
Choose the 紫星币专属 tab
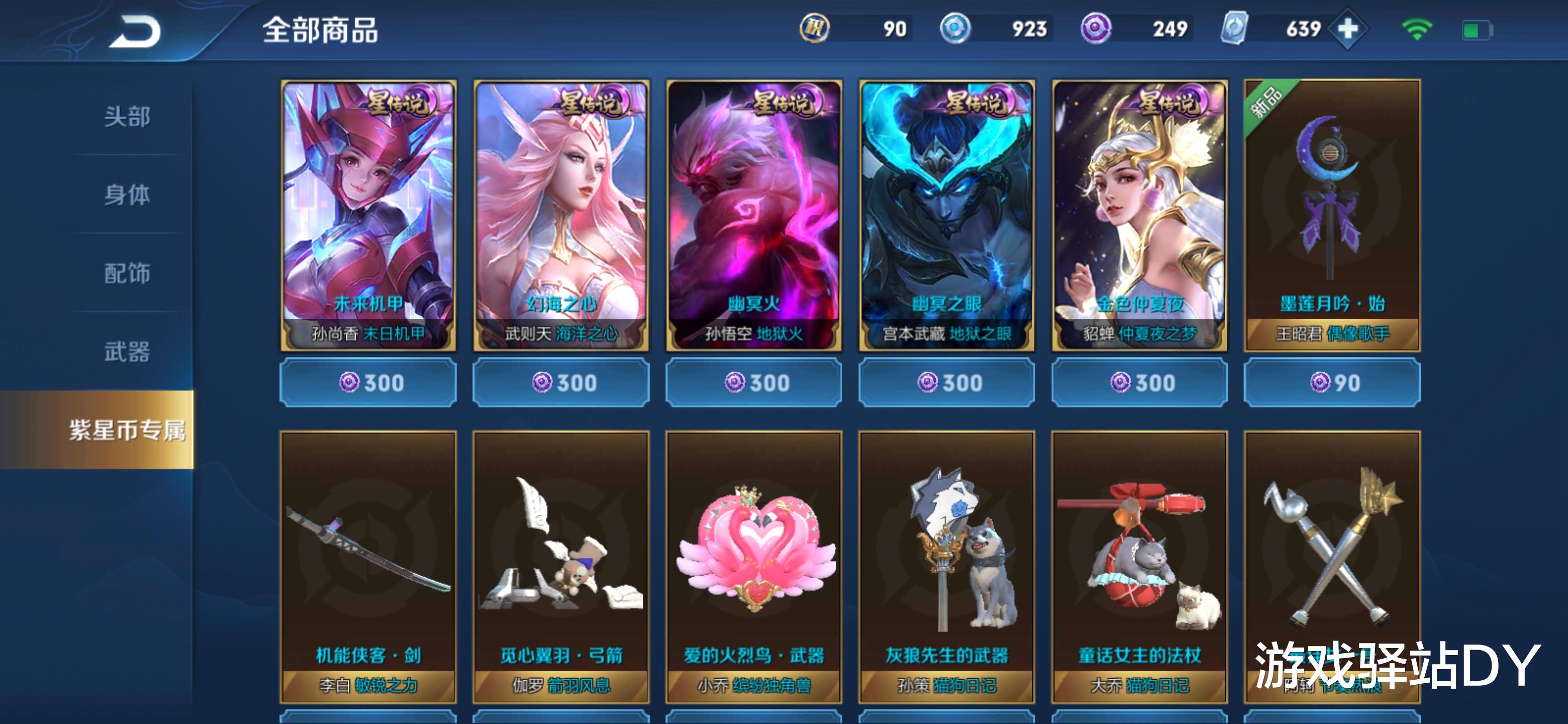click(x=127, y=430)
